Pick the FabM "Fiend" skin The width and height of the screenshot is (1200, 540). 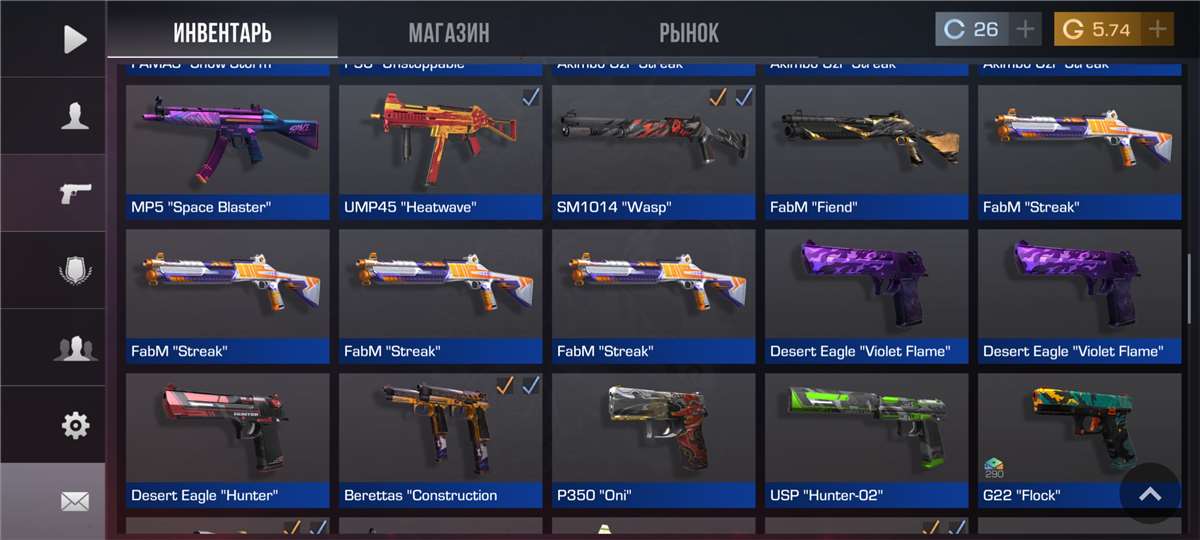coord(867,151)
